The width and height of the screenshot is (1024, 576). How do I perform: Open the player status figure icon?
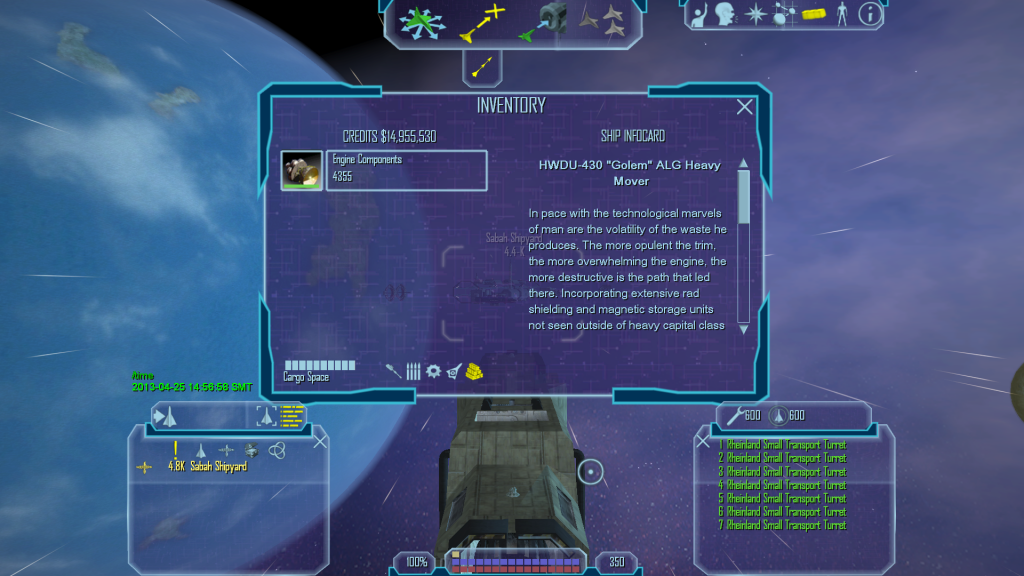pyautogui.click(x=841, y=14)
